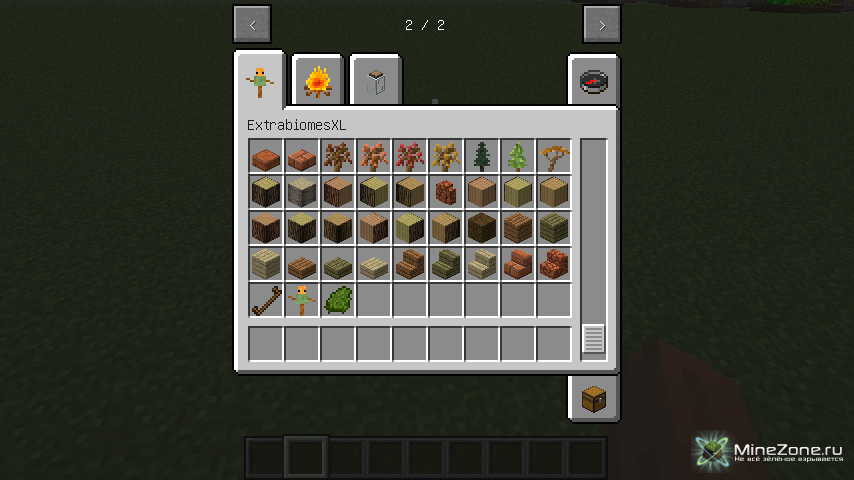Go to the next creative tab page
Viewport: 854px width, 480px height.
point(601,25)
